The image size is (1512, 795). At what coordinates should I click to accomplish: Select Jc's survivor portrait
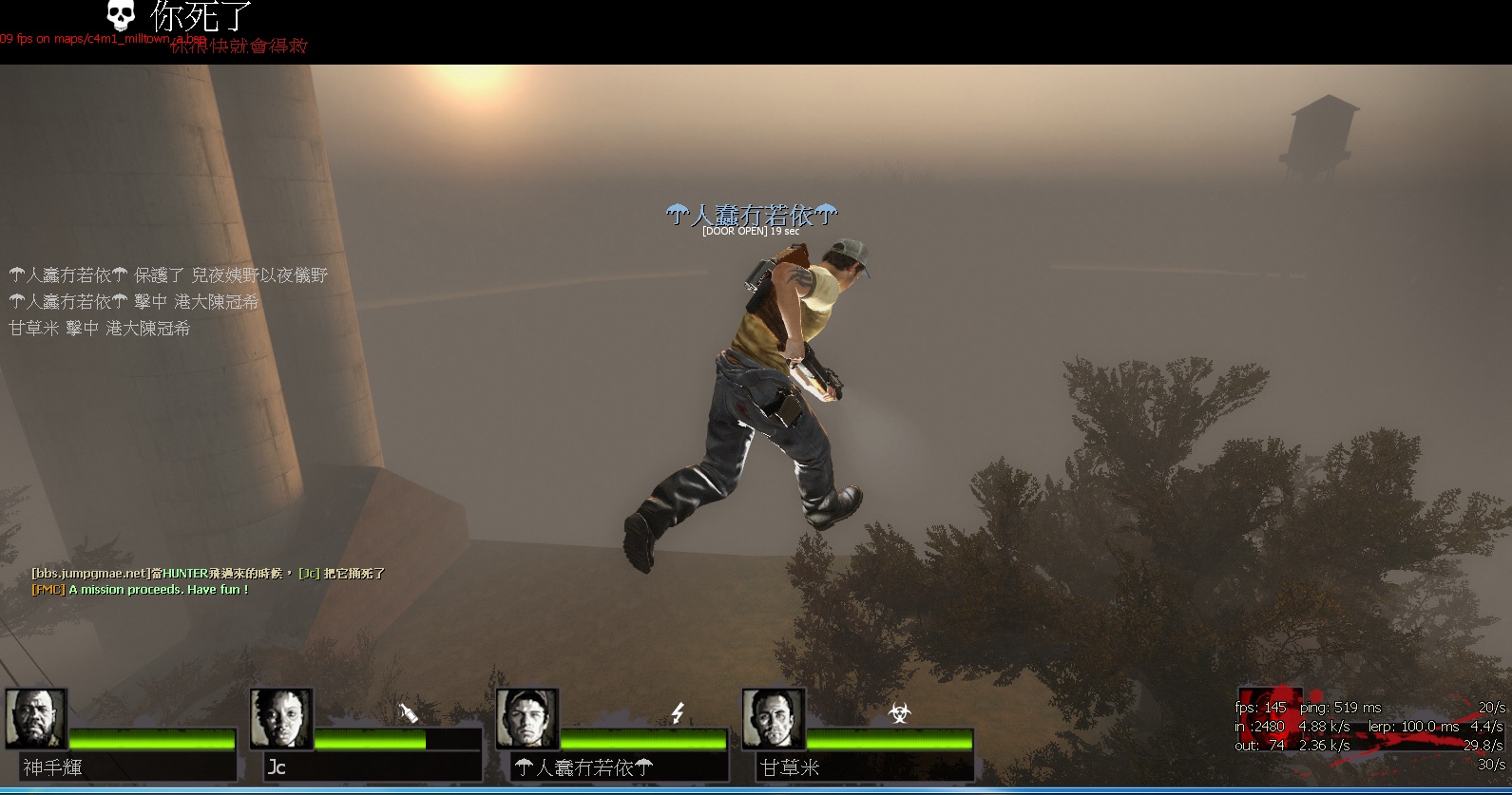281,719
